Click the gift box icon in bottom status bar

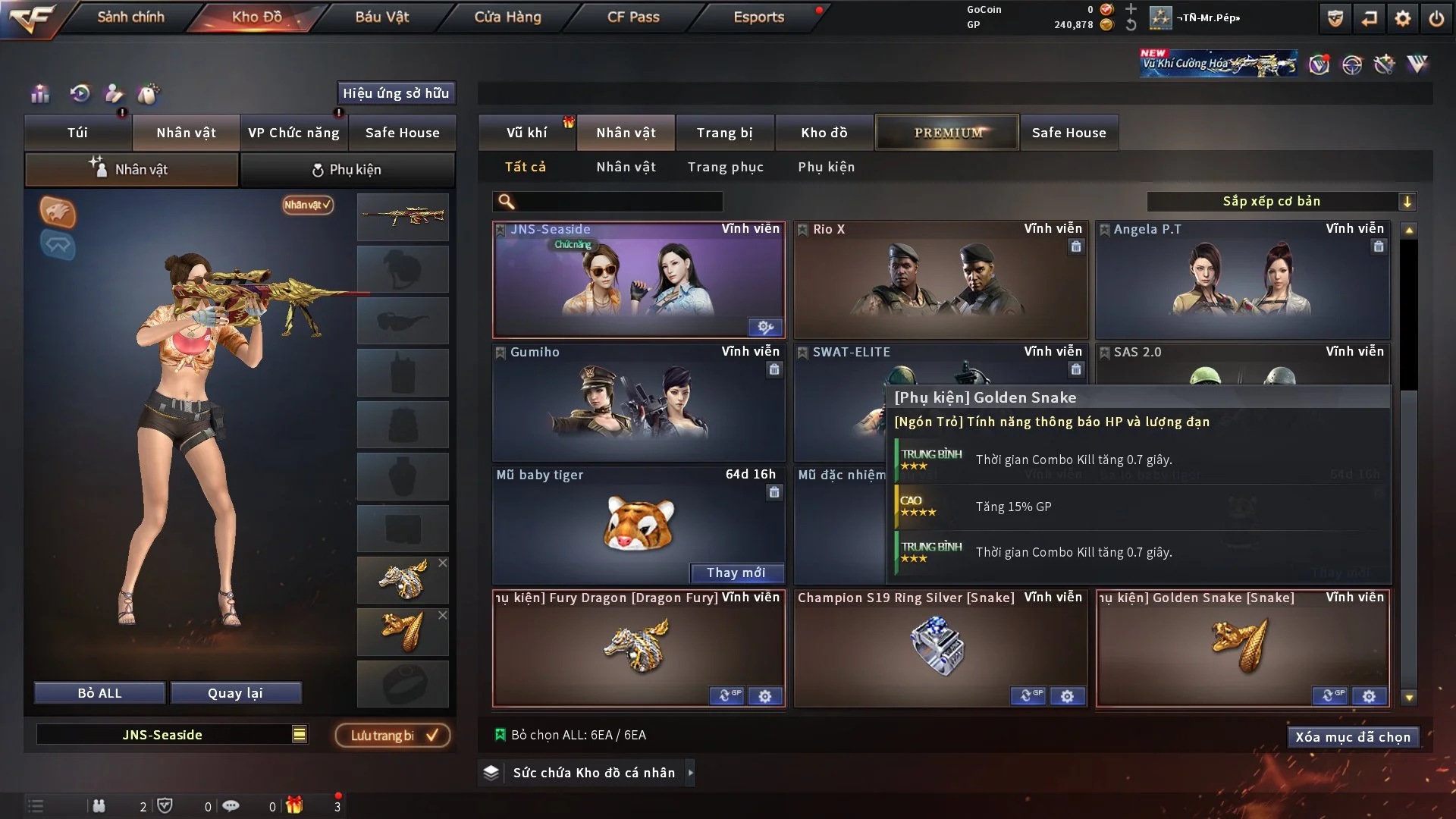[x=296, y=805]
